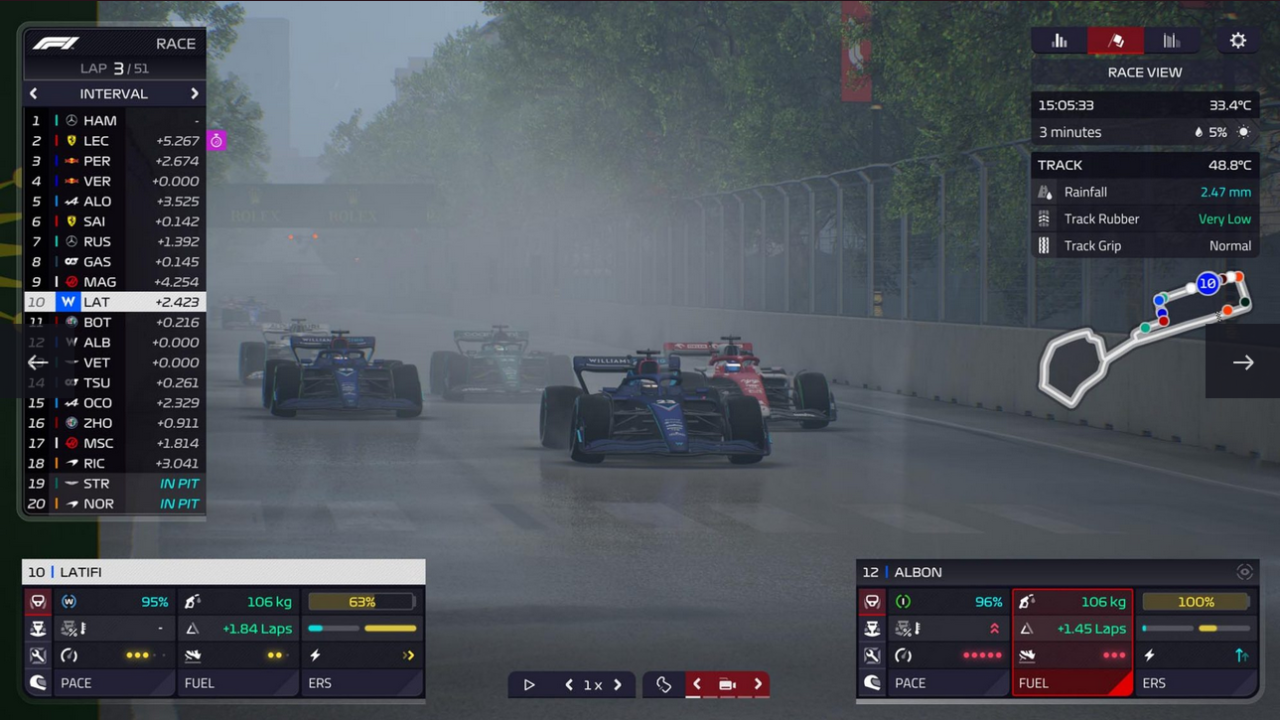This screenshot has width=1280, height=720.
Task: Open the bar chart standings tab
Action: [1060, 41]
